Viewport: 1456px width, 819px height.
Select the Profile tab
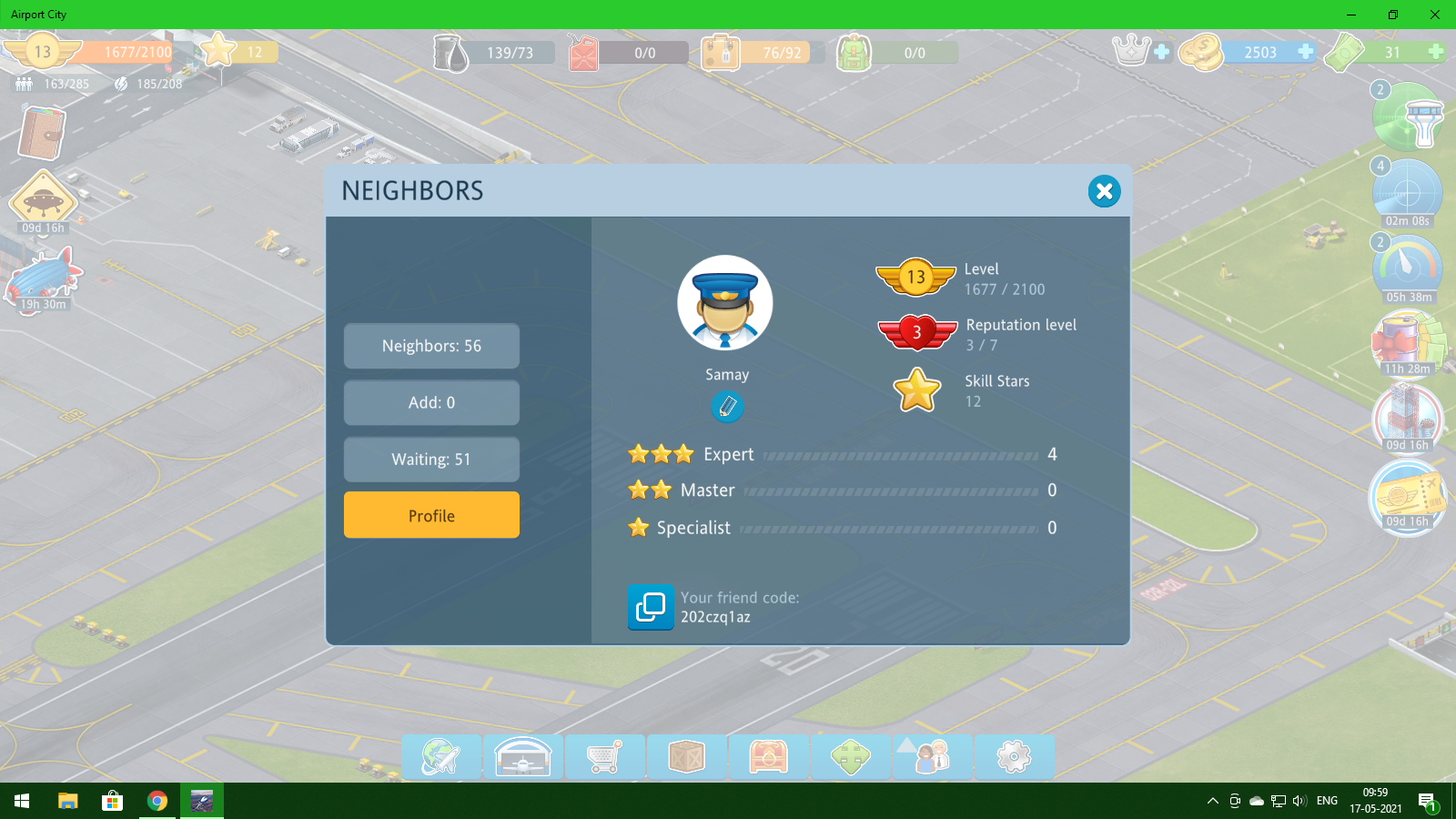click(431, 515)
